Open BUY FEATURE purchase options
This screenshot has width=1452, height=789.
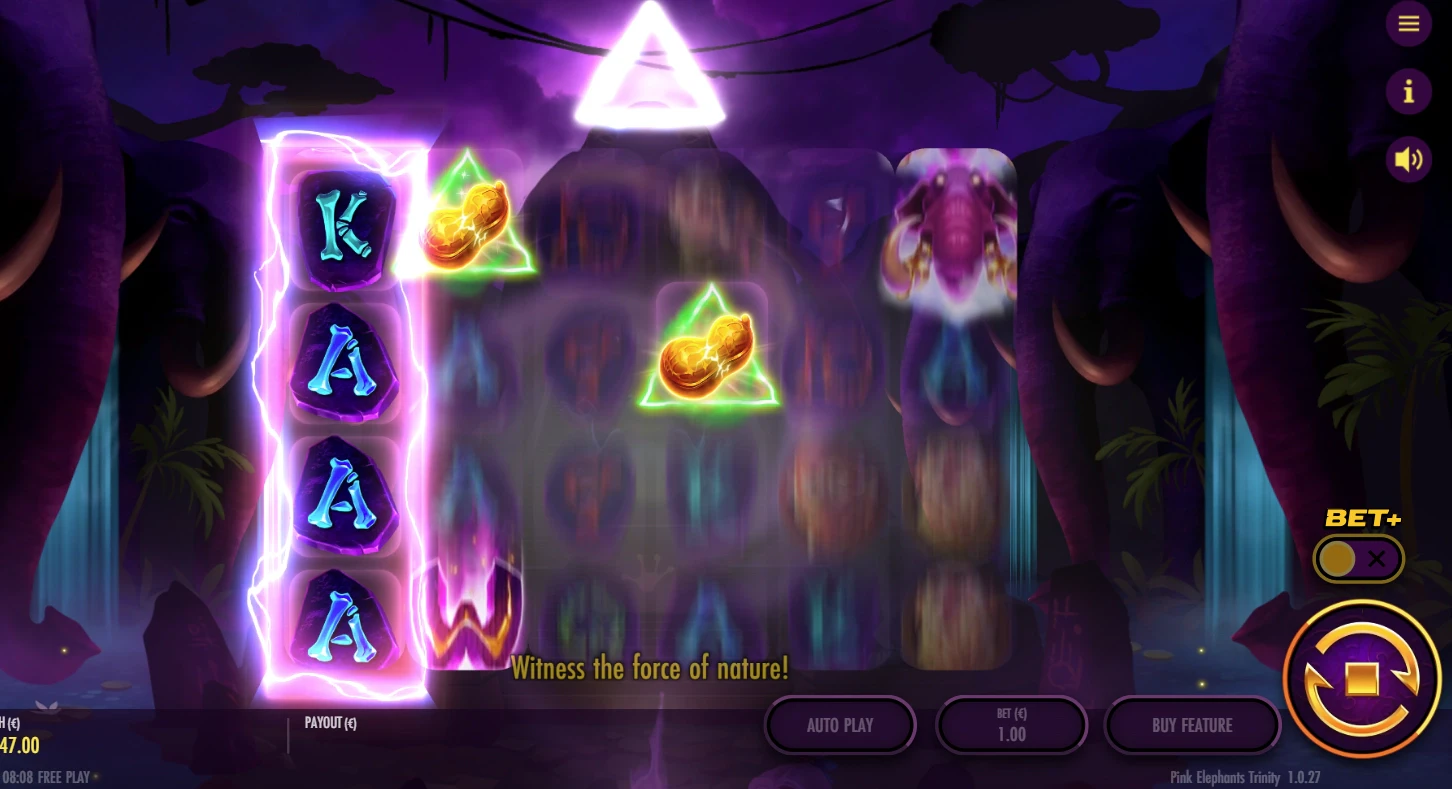tap(1192, 725)
